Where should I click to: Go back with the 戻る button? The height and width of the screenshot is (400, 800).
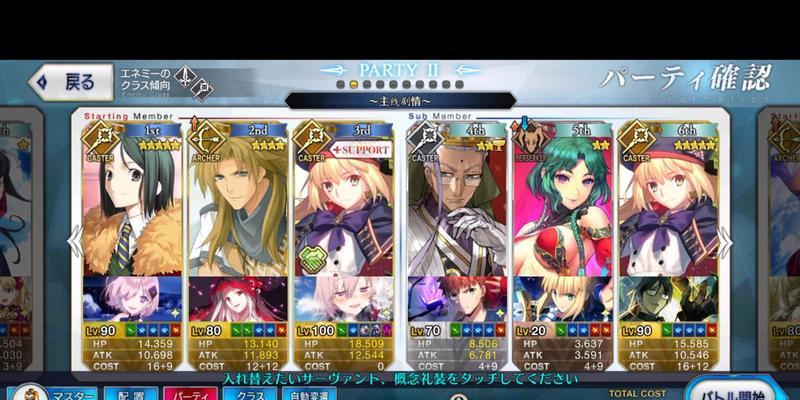point(66,83)
